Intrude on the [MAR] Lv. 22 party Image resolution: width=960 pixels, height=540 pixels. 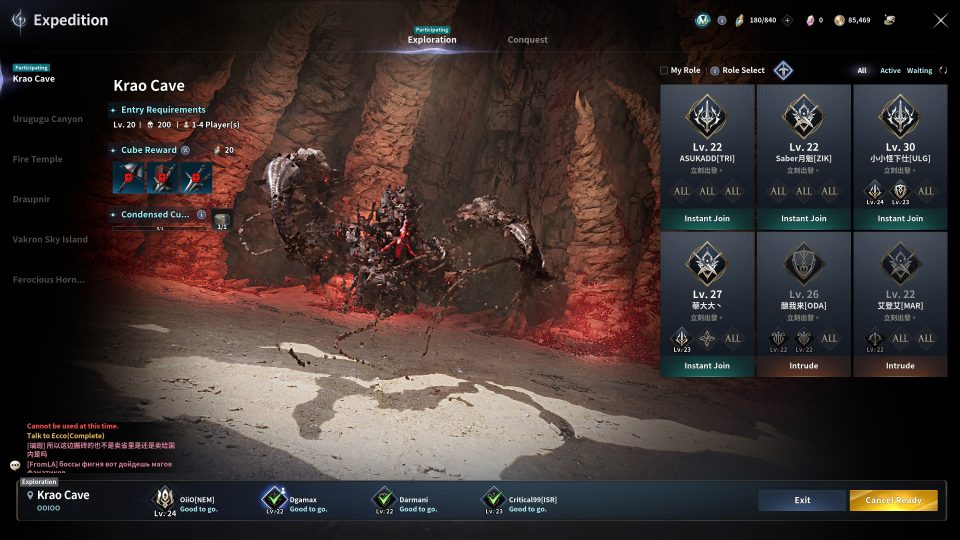900,366
